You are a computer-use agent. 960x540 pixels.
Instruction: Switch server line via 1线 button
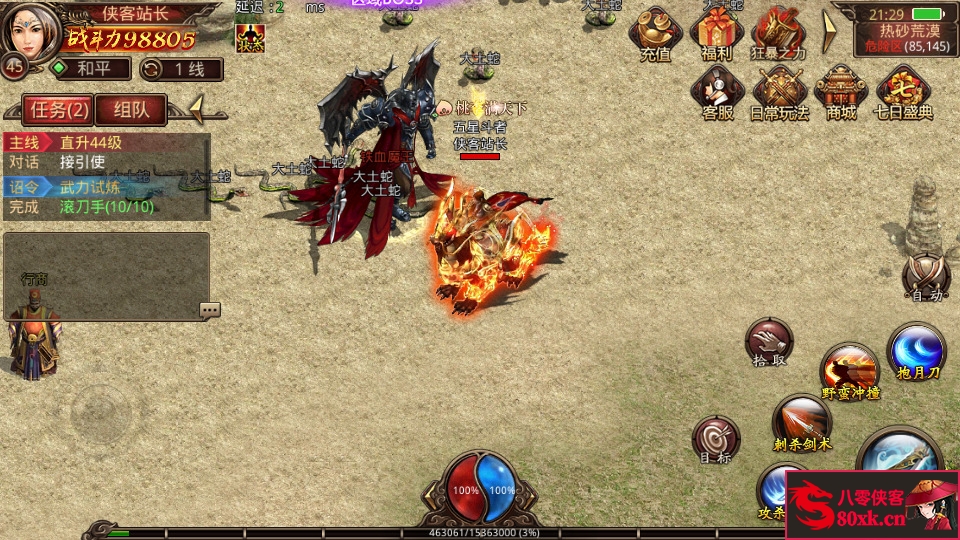click(x=181, y=69)
